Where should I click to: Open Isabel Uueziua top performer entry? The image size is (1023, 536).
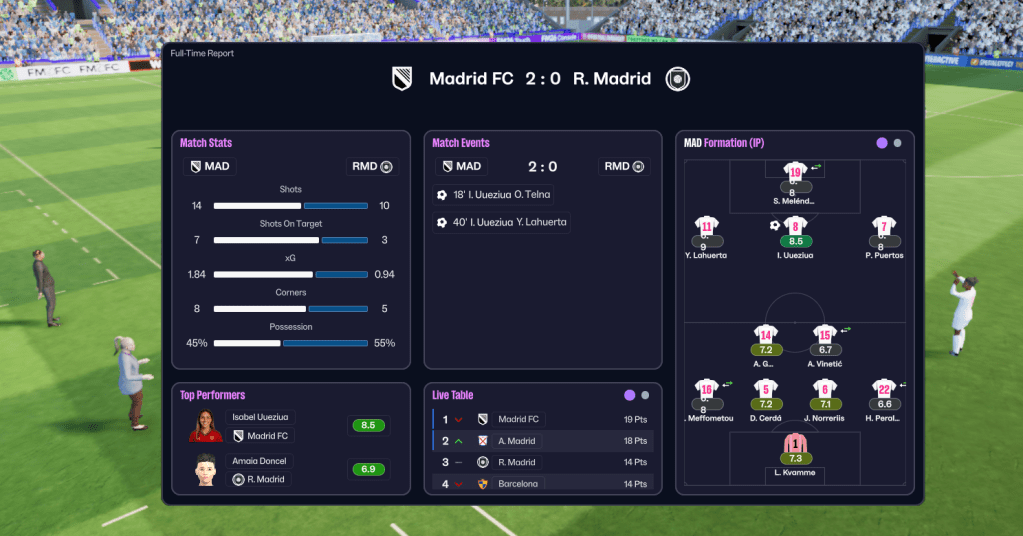click(x=263, y=425)
